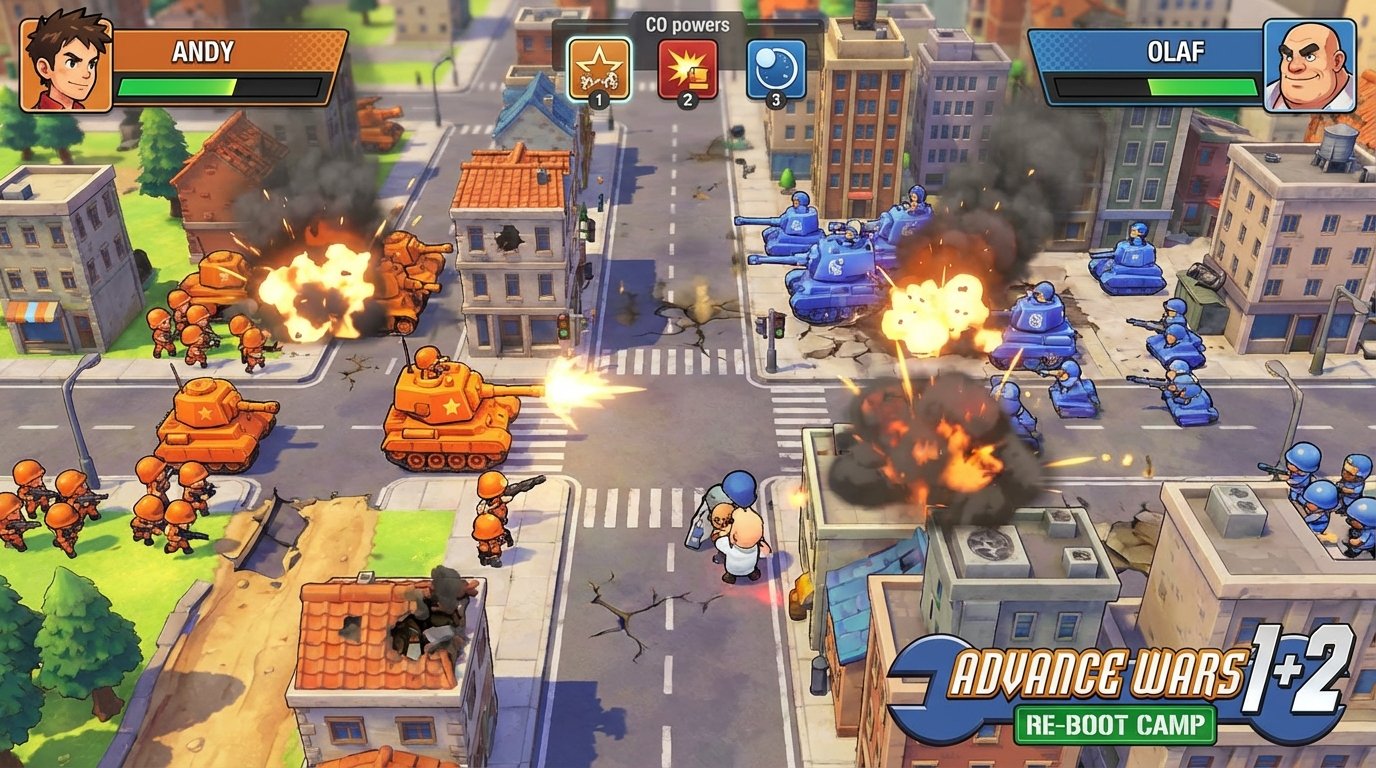Select Andy's commander portrait
This screenshot has height=768, width=1376.
point(66,63)
